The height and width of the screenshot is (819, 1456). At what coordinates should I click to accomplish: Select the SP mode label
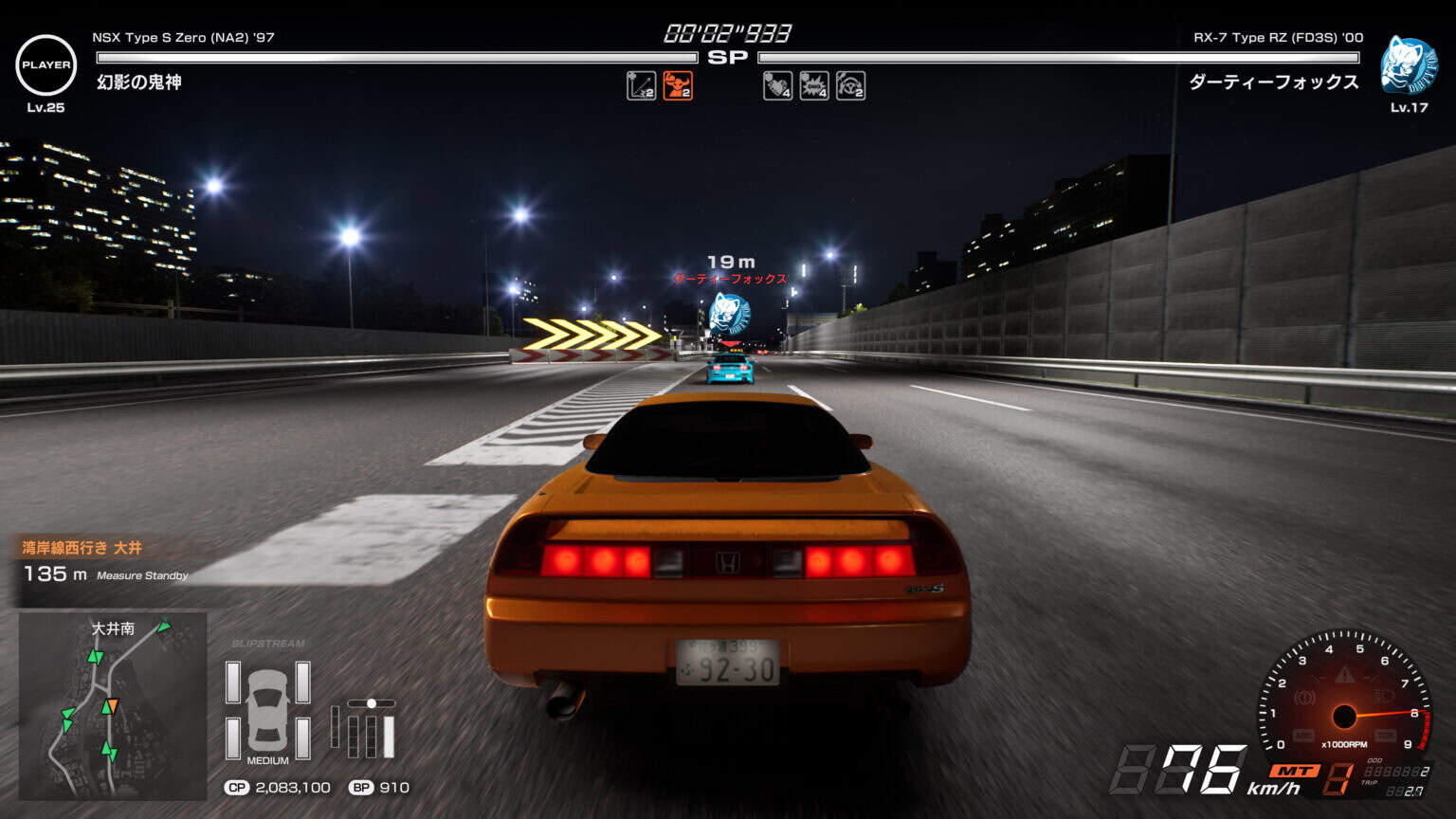727,55
